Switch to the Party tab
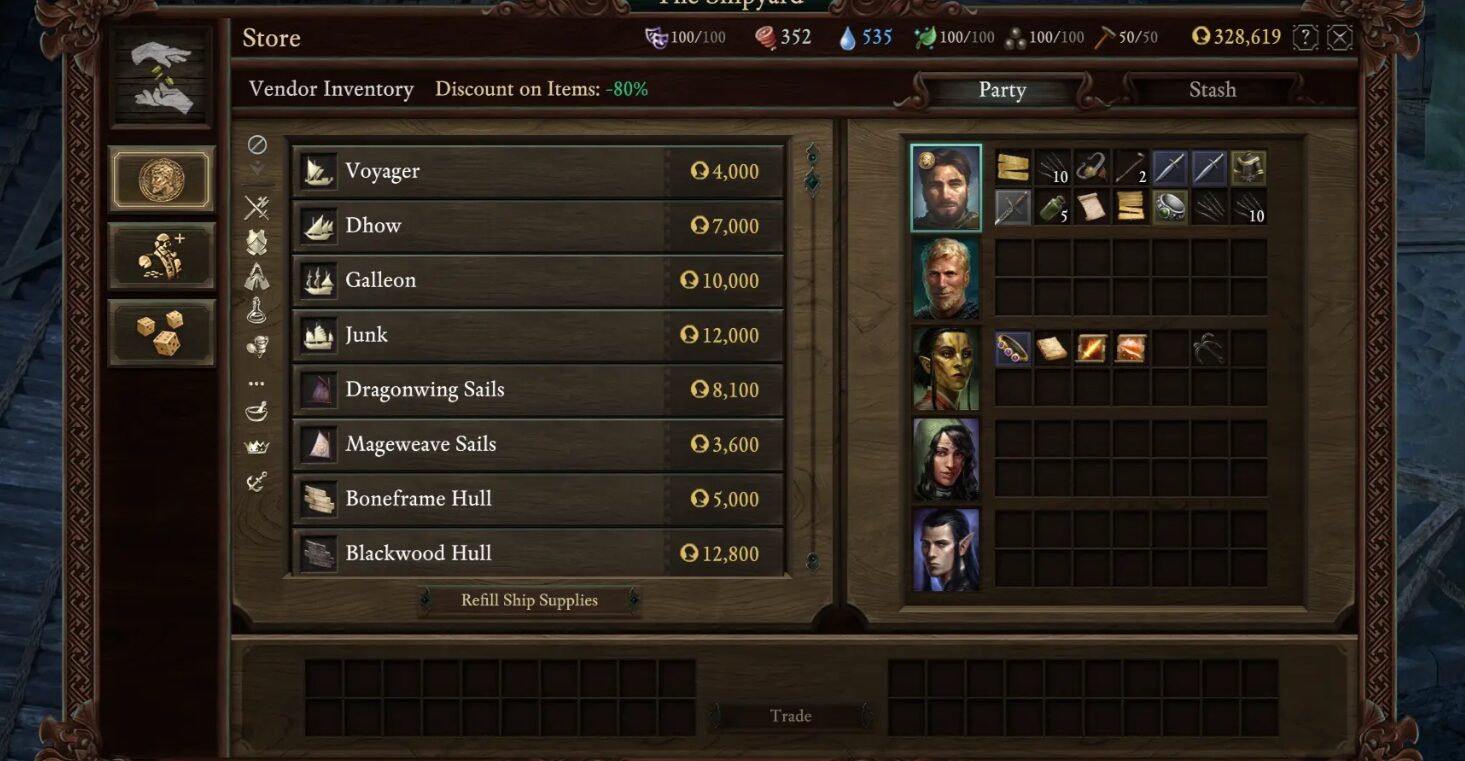 pos(1002,90)
